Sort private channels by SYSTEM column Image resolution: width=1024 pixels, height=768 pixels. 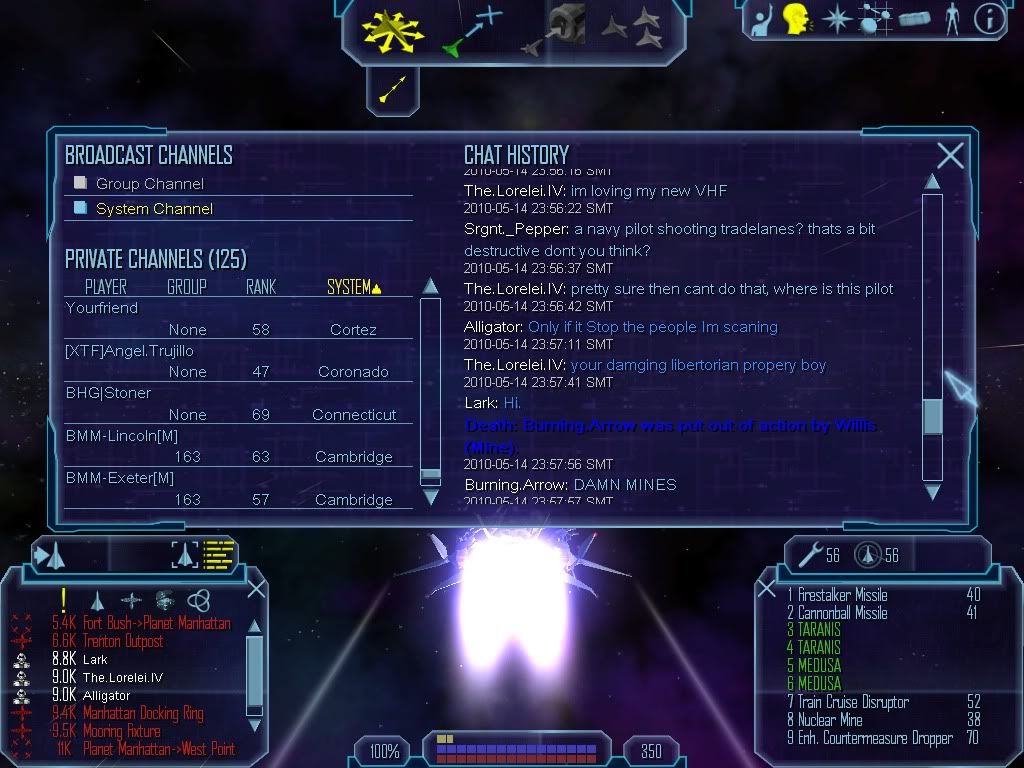[354, 287]
